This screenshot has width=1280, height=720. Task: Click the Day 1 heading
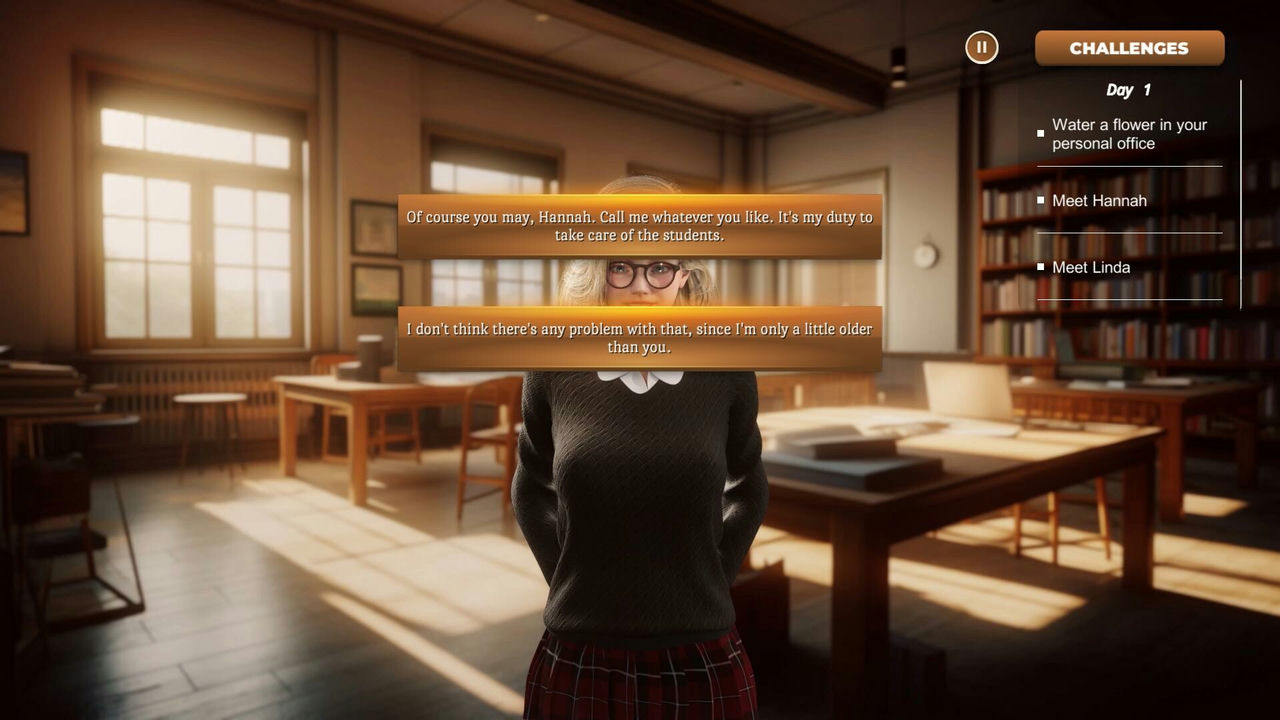point(1128,90)
